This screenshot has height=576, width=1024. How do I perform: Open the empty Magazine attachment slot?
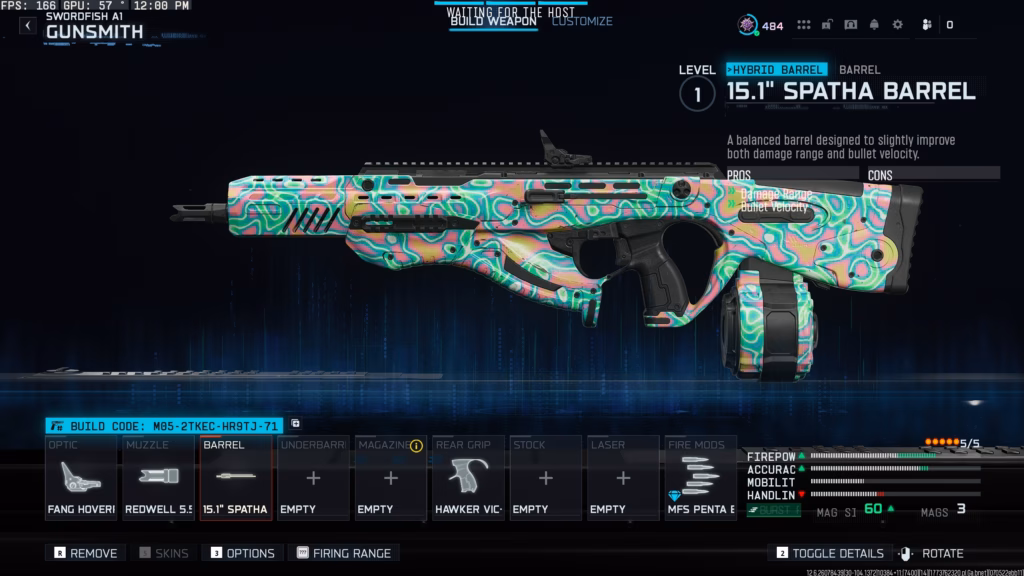tap(391, 478)
